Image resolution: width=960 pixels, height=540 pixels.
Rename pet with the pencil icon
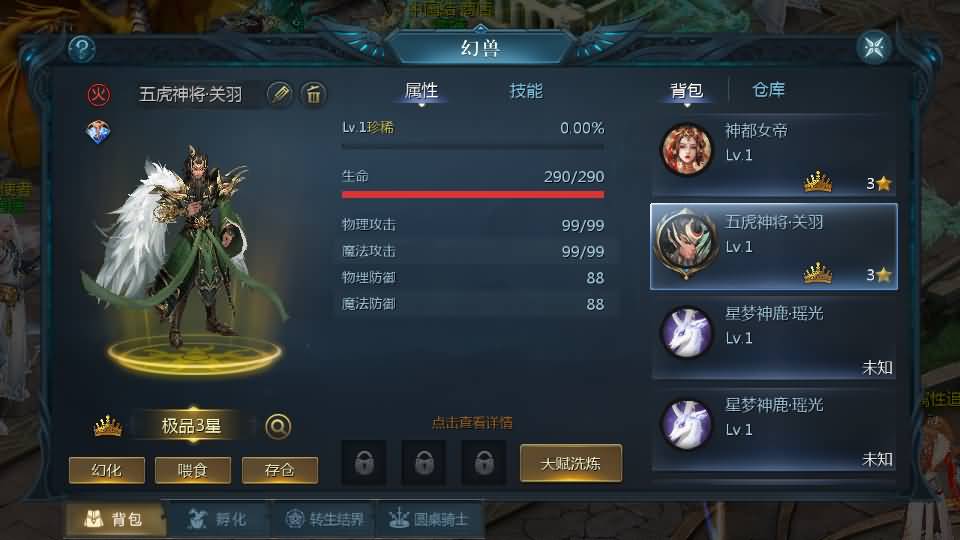tap(280, 94)
